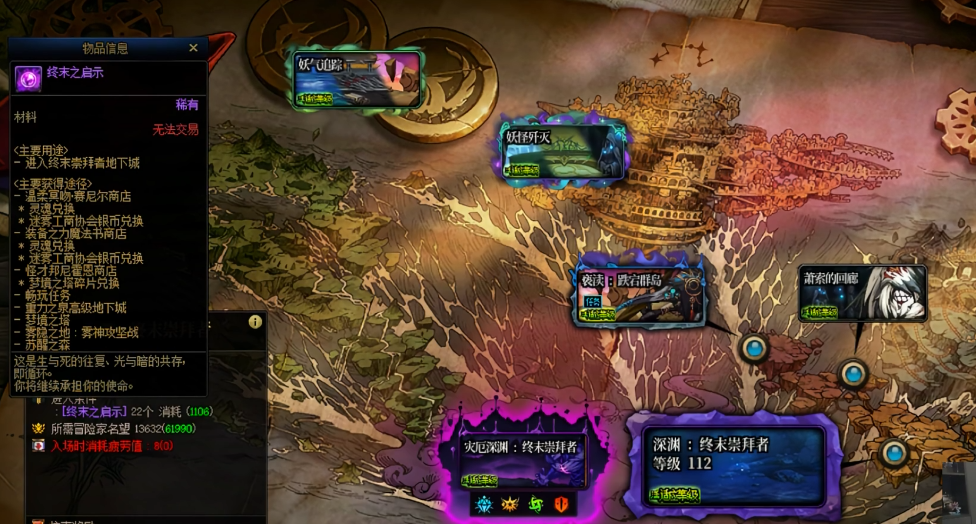Select the 妖气追踪 dungeon card
Image resolution: width=976 pixels, height=524 pixels.
coord(357,79)
